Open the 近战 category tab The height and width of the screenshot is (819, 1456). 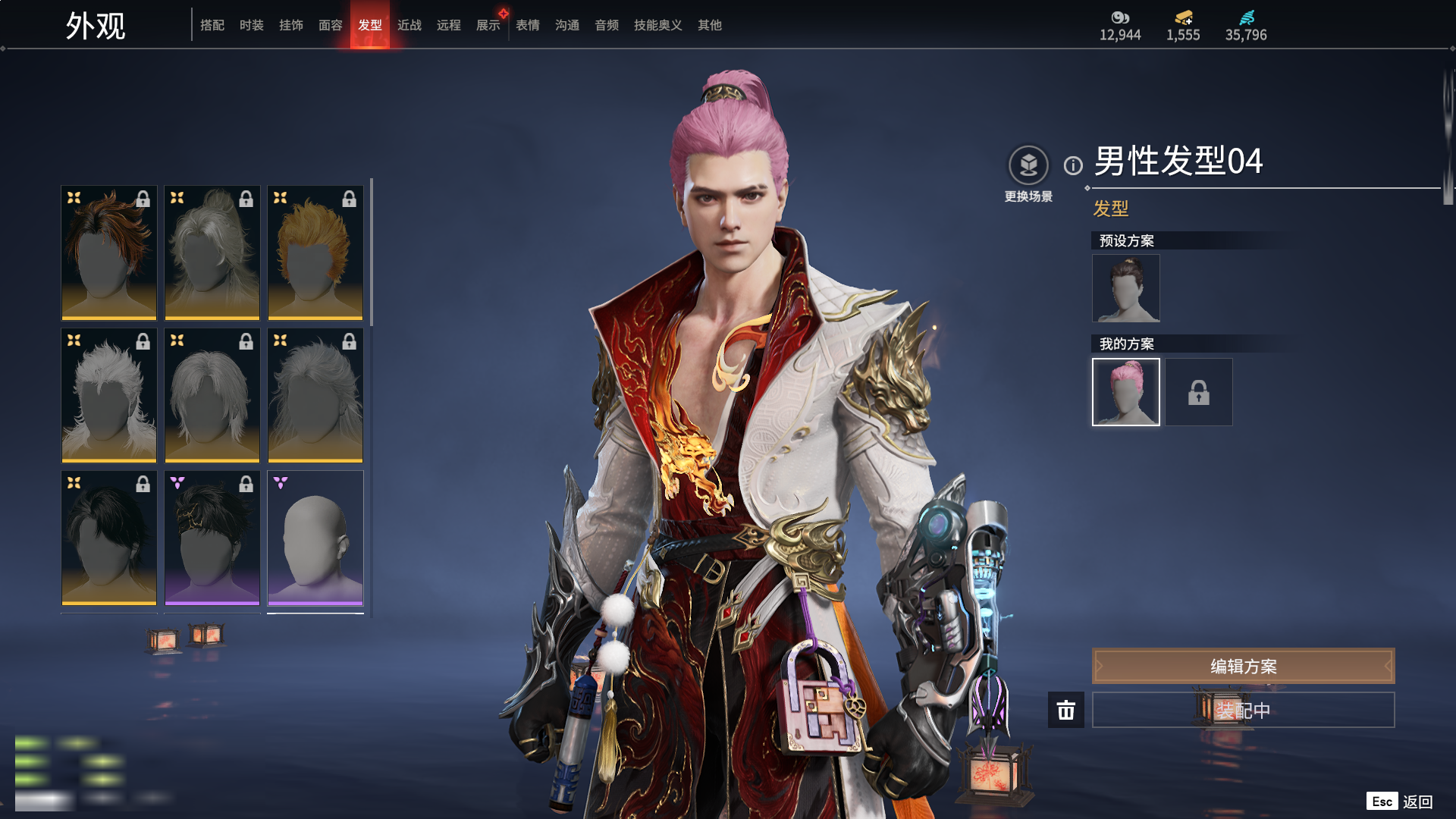point(409,25)
